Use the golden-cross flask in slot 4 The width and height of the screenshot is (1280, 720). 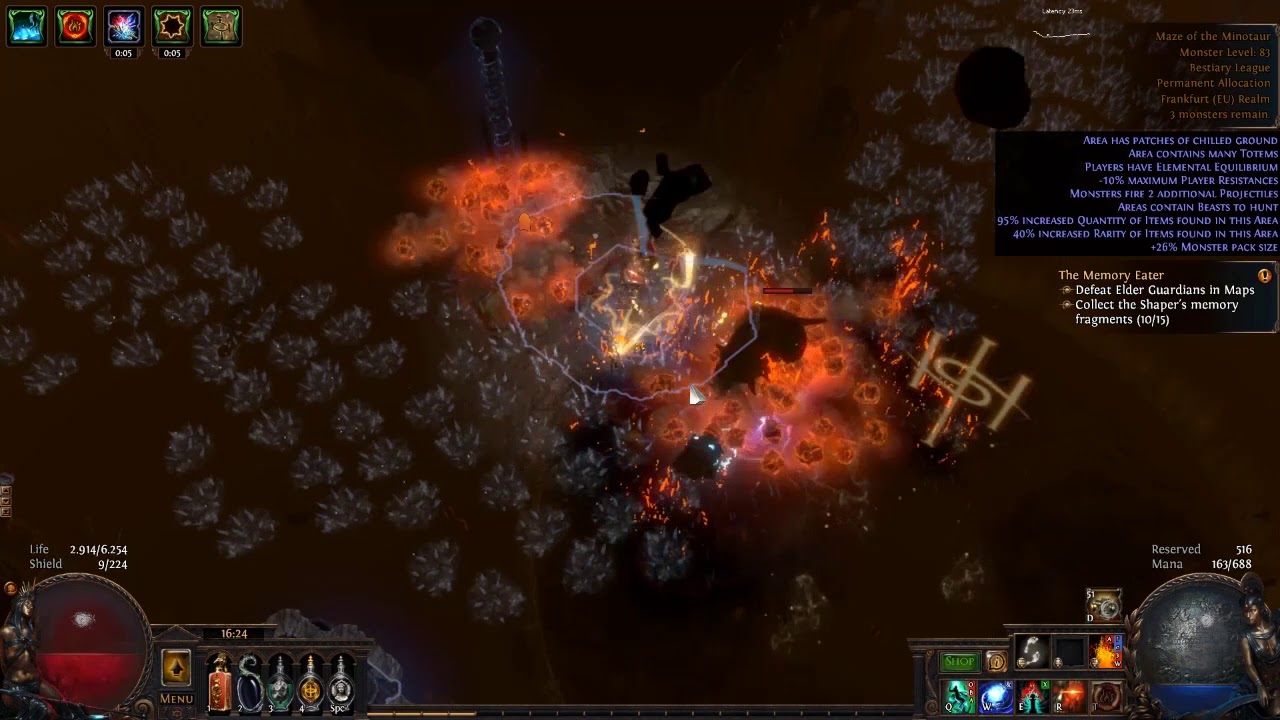click(311, 682)
